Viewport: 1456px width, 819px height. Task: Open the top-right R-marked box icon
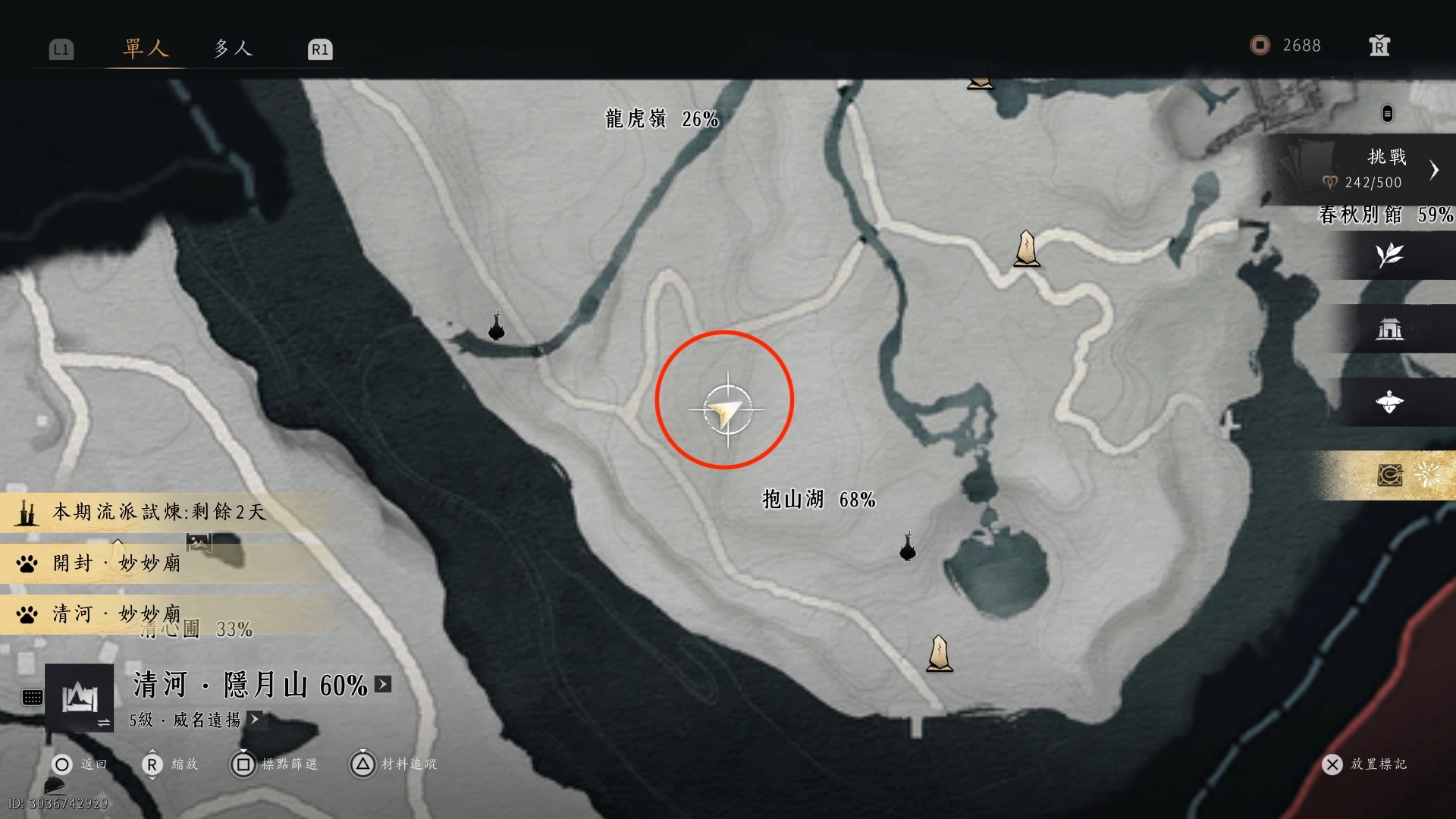point(1379,46)
